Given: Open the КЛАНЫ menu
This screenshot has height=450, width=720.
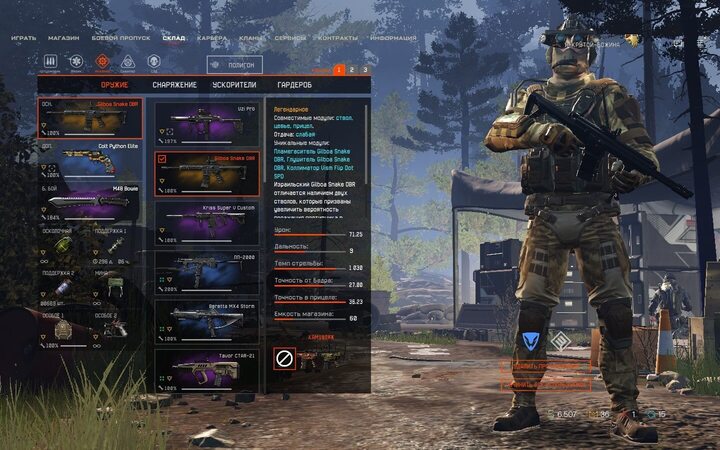Looking at the screenshot, I should point(251,38).
